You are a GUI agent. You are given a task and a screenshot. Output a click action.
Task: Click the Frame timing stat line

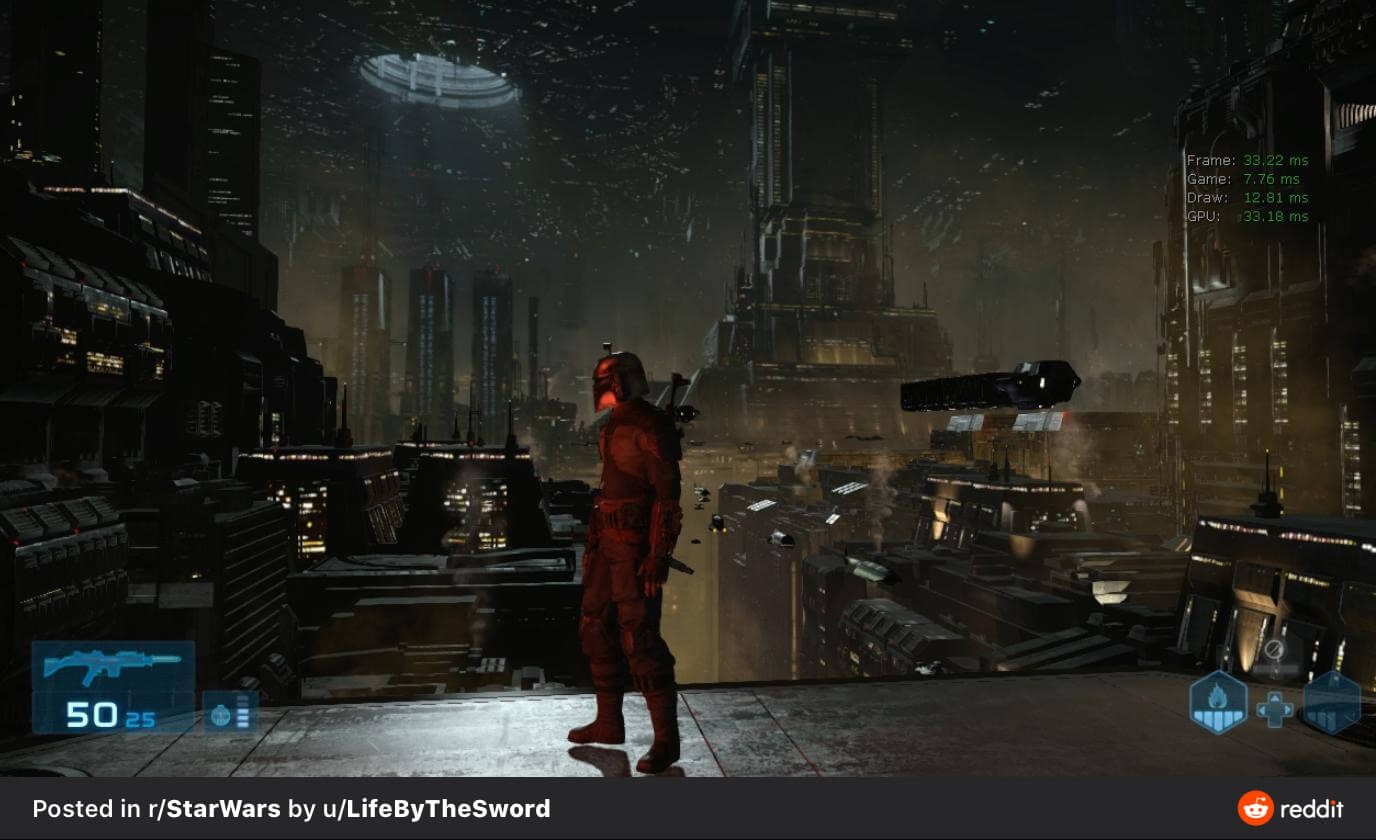click(1246, 159)
